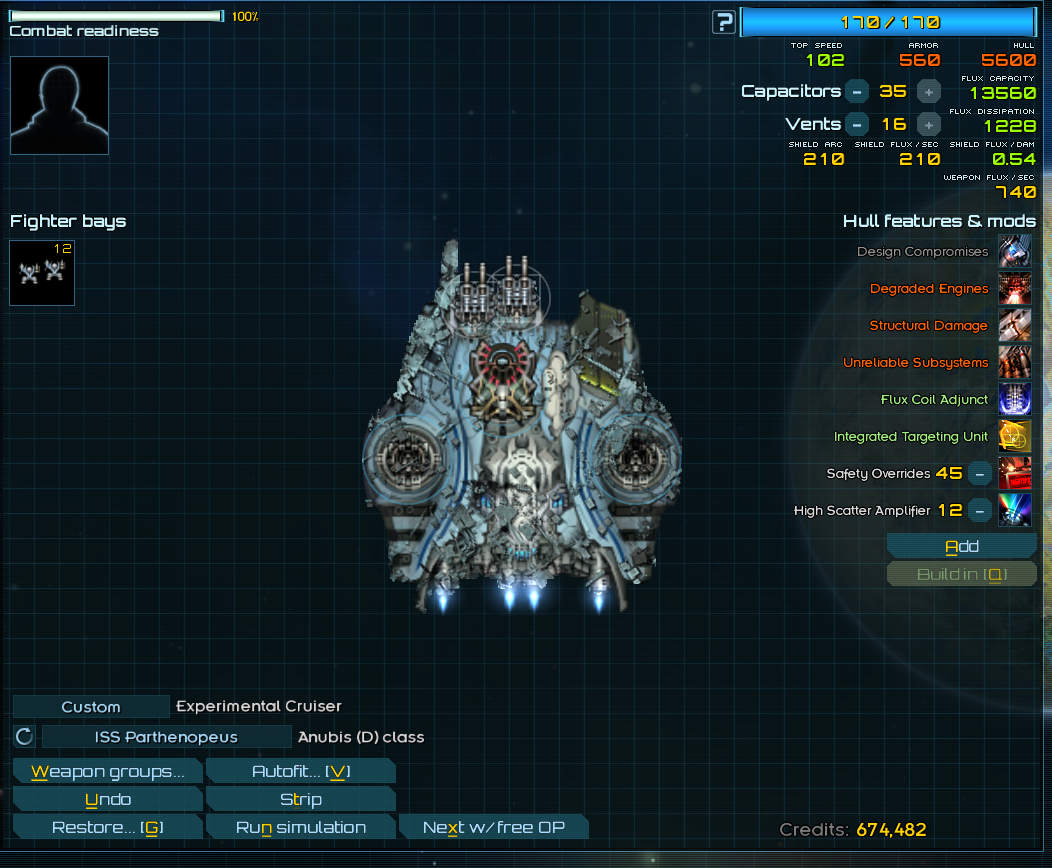Screen dimensions: 1052x868
Task: Increase the number of Vents
Action: (x=929, y=124)
